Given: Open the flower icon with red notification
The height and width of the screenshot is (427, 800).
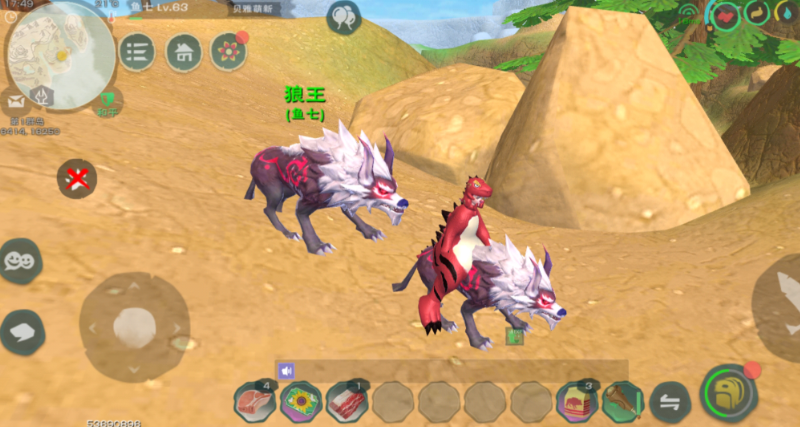Looking at the screenshot, I should 229,51.
